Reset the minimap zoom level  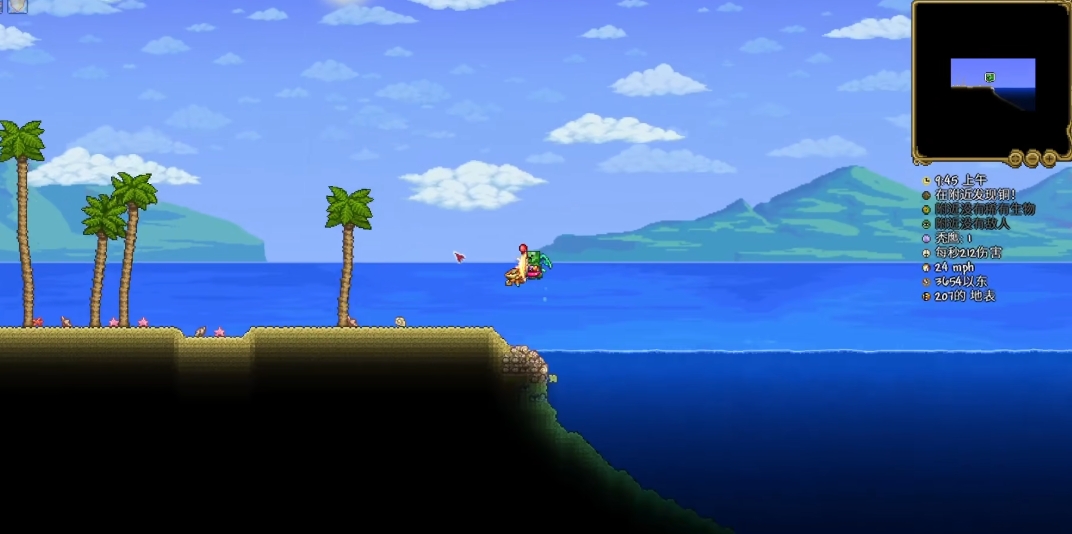(x=1015, y=158)
